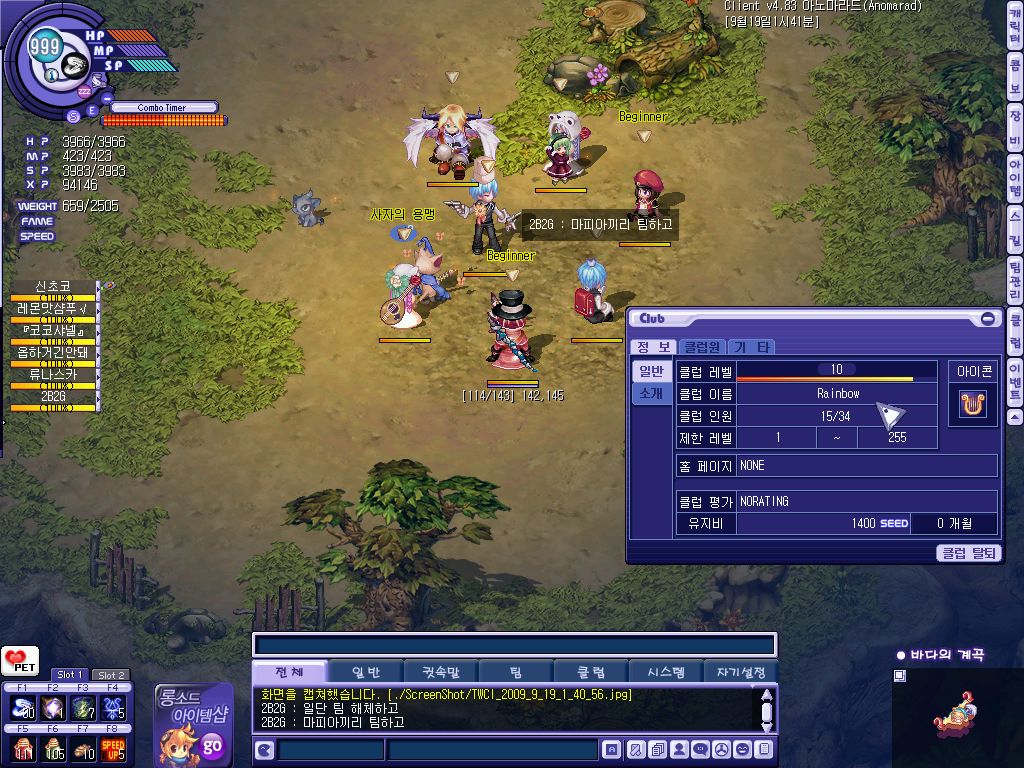Open the 이벤트 side menu
This screenshot has height=768, width=1024.
point(1015,381)
